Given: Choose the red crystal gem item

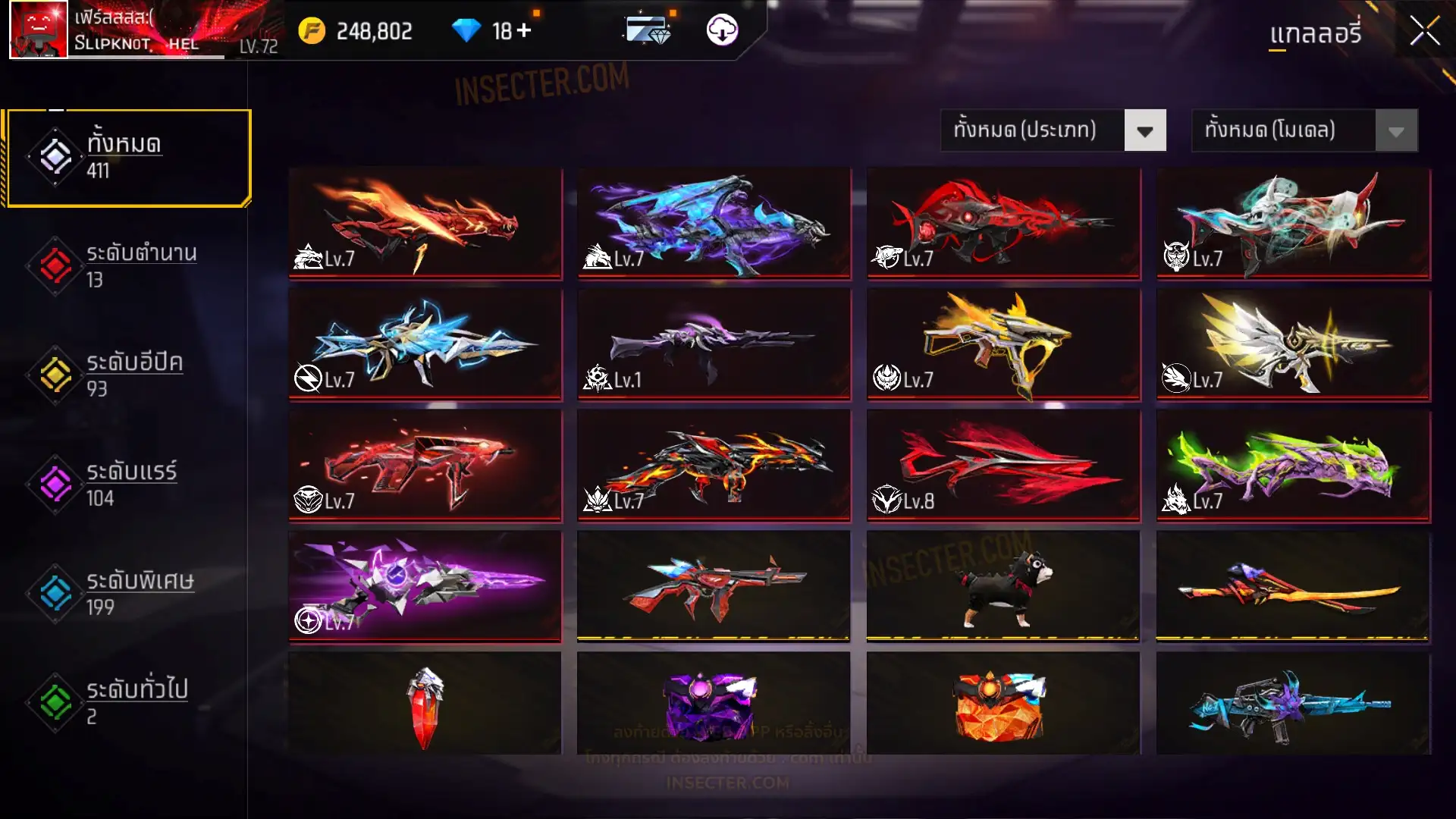Looking at the screenshot, I should 425,705.
